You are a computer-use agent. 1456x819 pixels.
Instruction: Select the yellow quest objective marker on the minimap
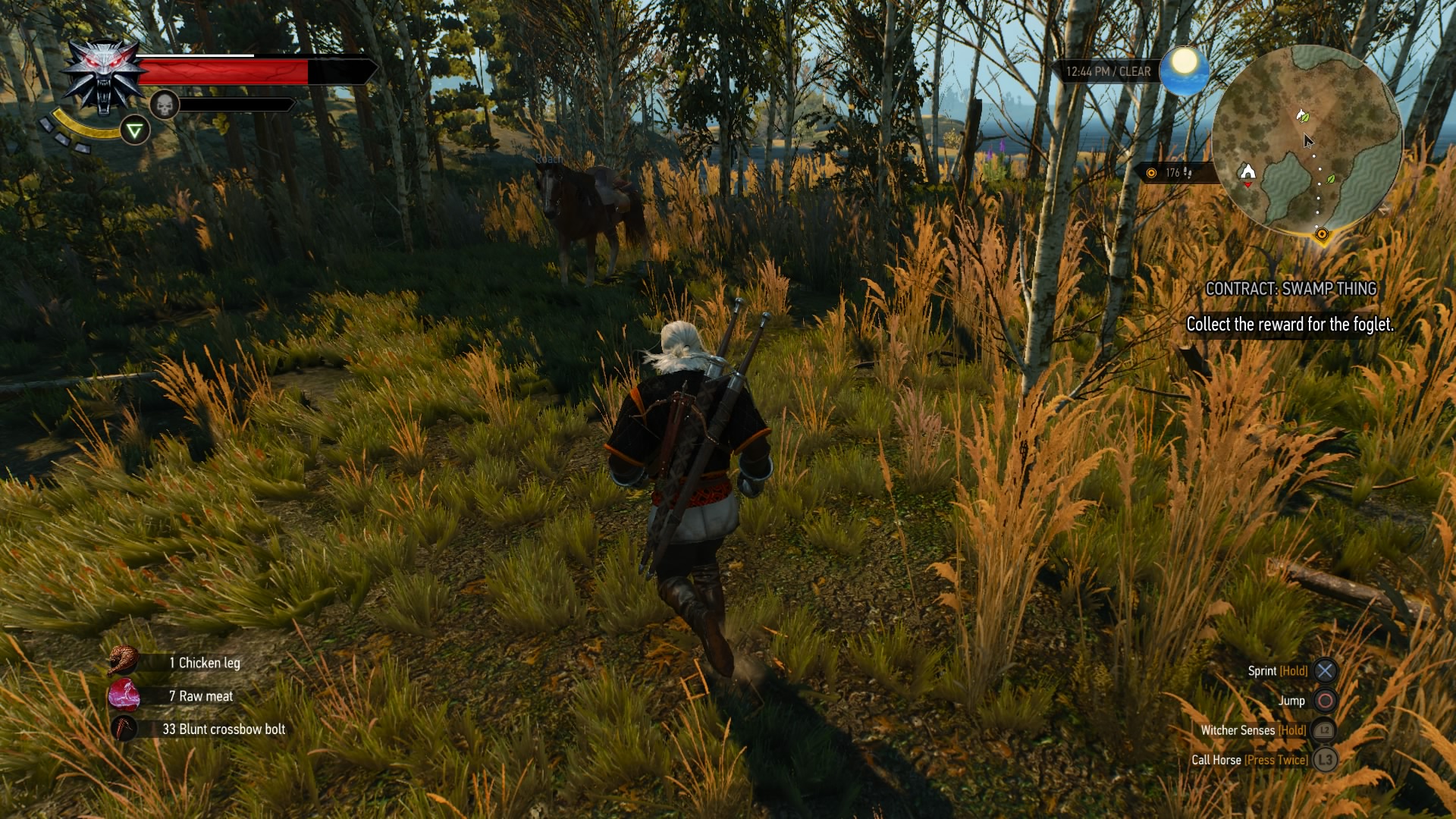pos(1322,234)
